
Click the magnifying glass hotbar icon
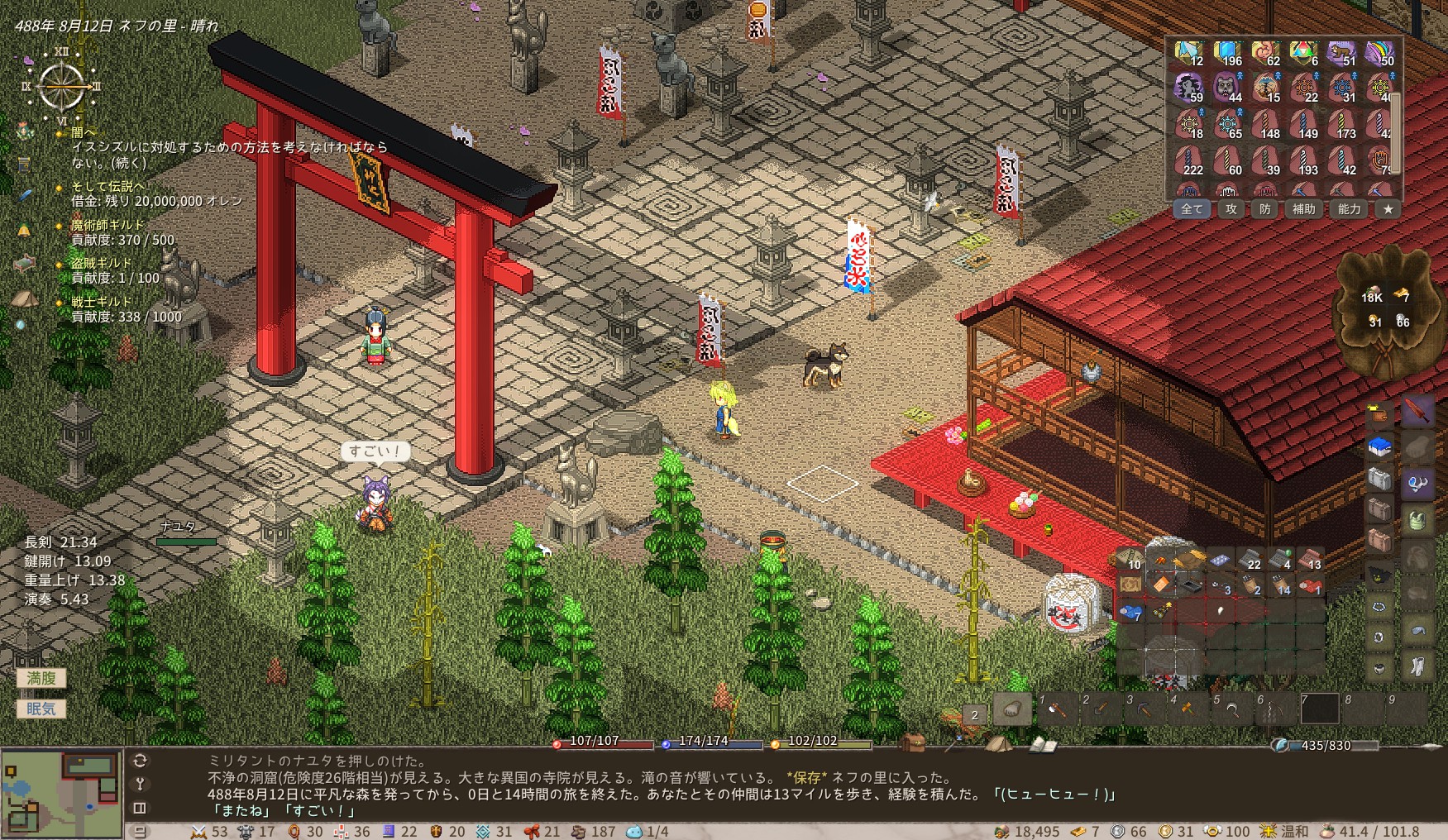pos(1233,712)
